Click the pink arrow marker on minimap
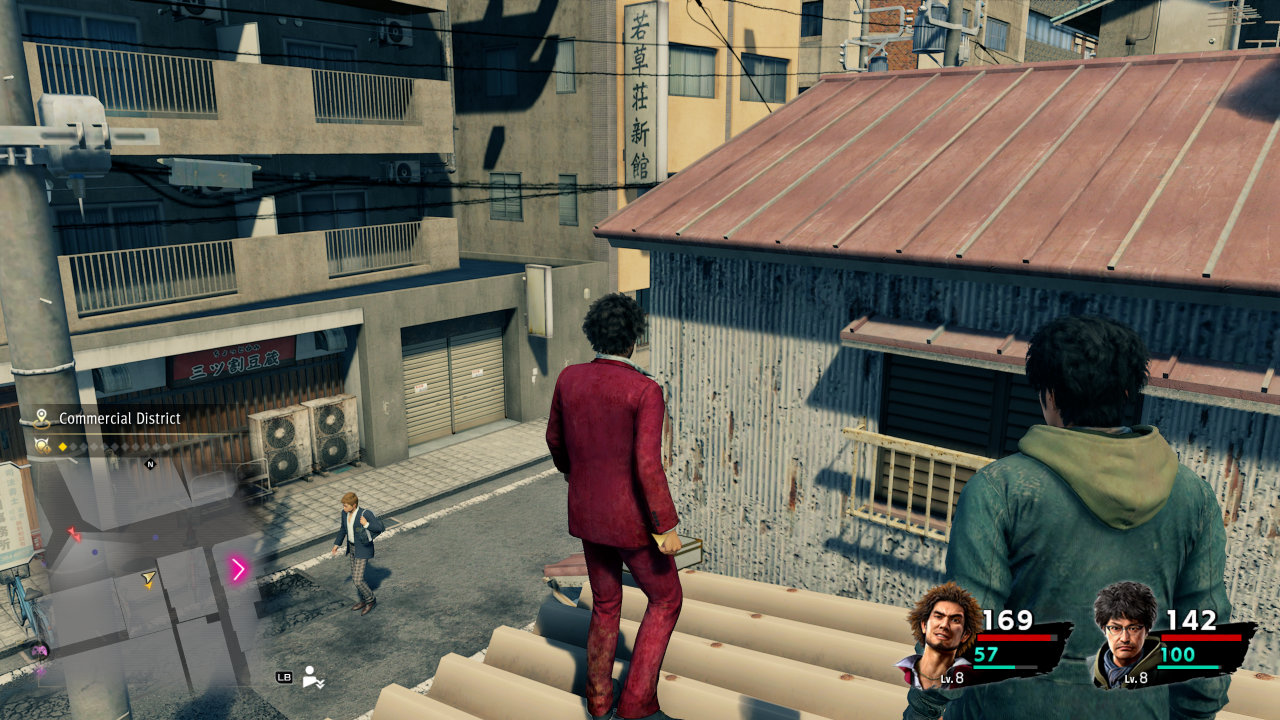Screen dimensions: 1280x720 (238, 570)
